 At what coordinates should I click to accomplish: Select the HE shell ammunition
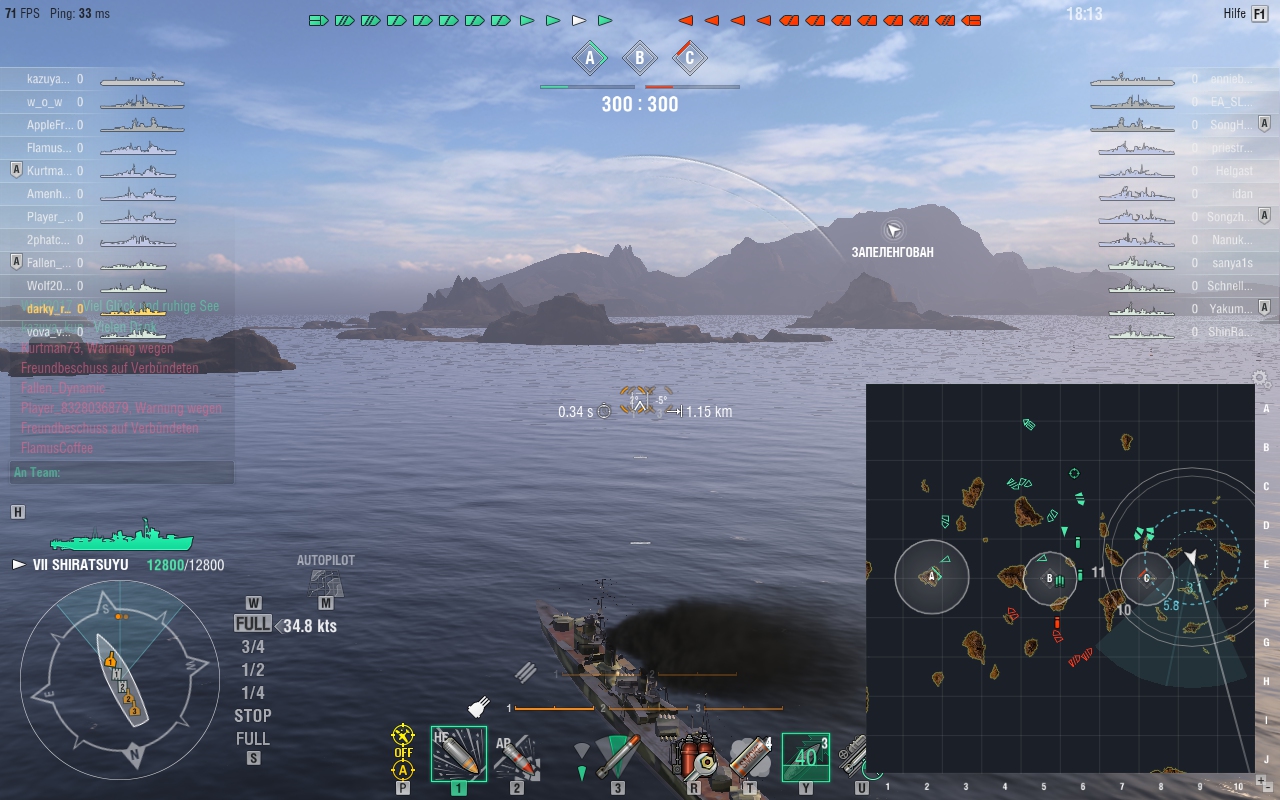point(458,754)
